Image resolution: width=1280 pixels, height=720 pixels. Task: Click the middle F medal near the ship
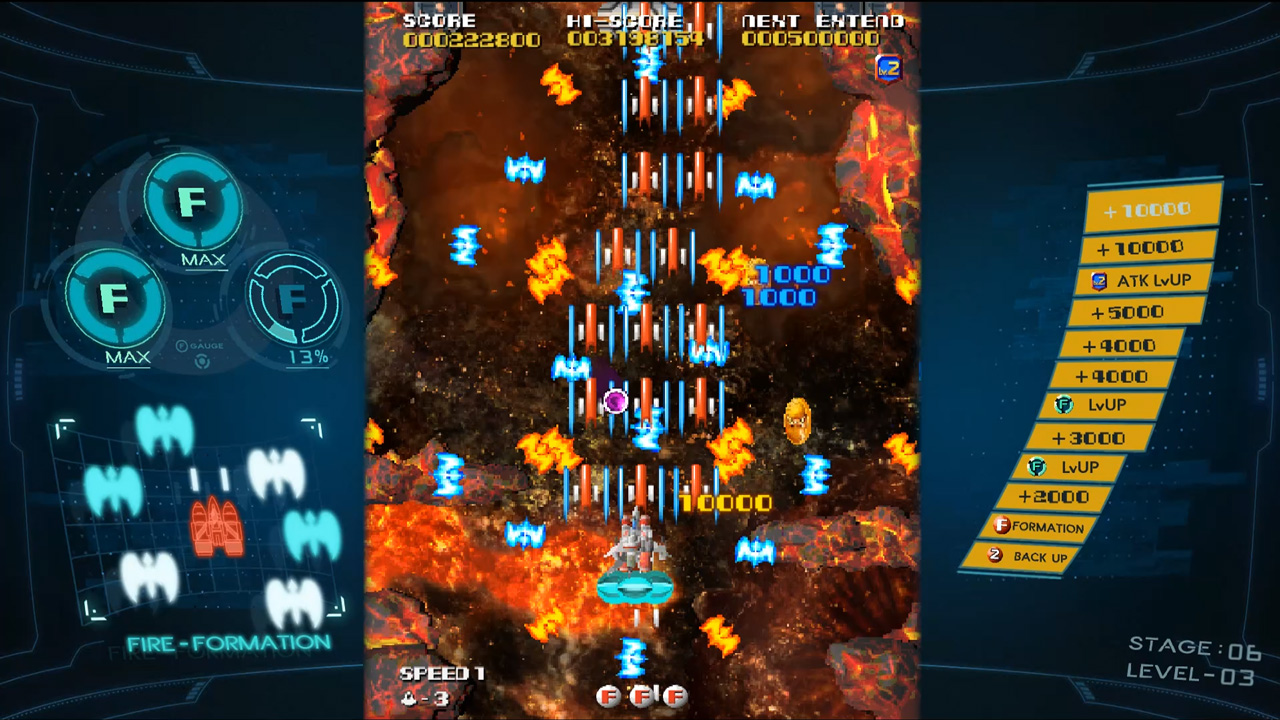[641, 696]
